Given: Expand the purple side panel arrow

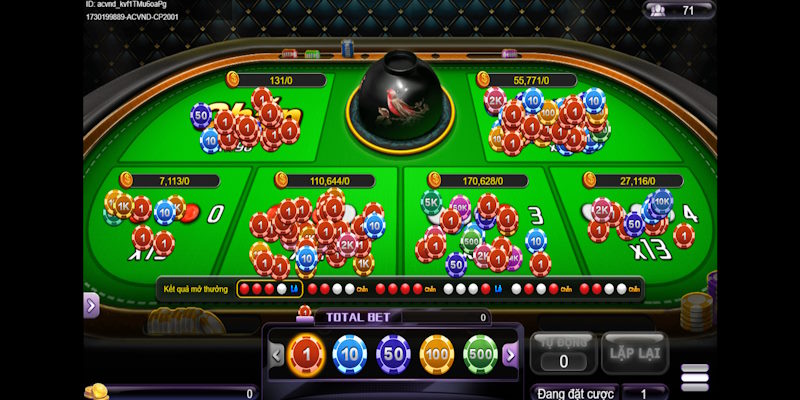Looking at the screenshot, I should click(x=91, y=306).
